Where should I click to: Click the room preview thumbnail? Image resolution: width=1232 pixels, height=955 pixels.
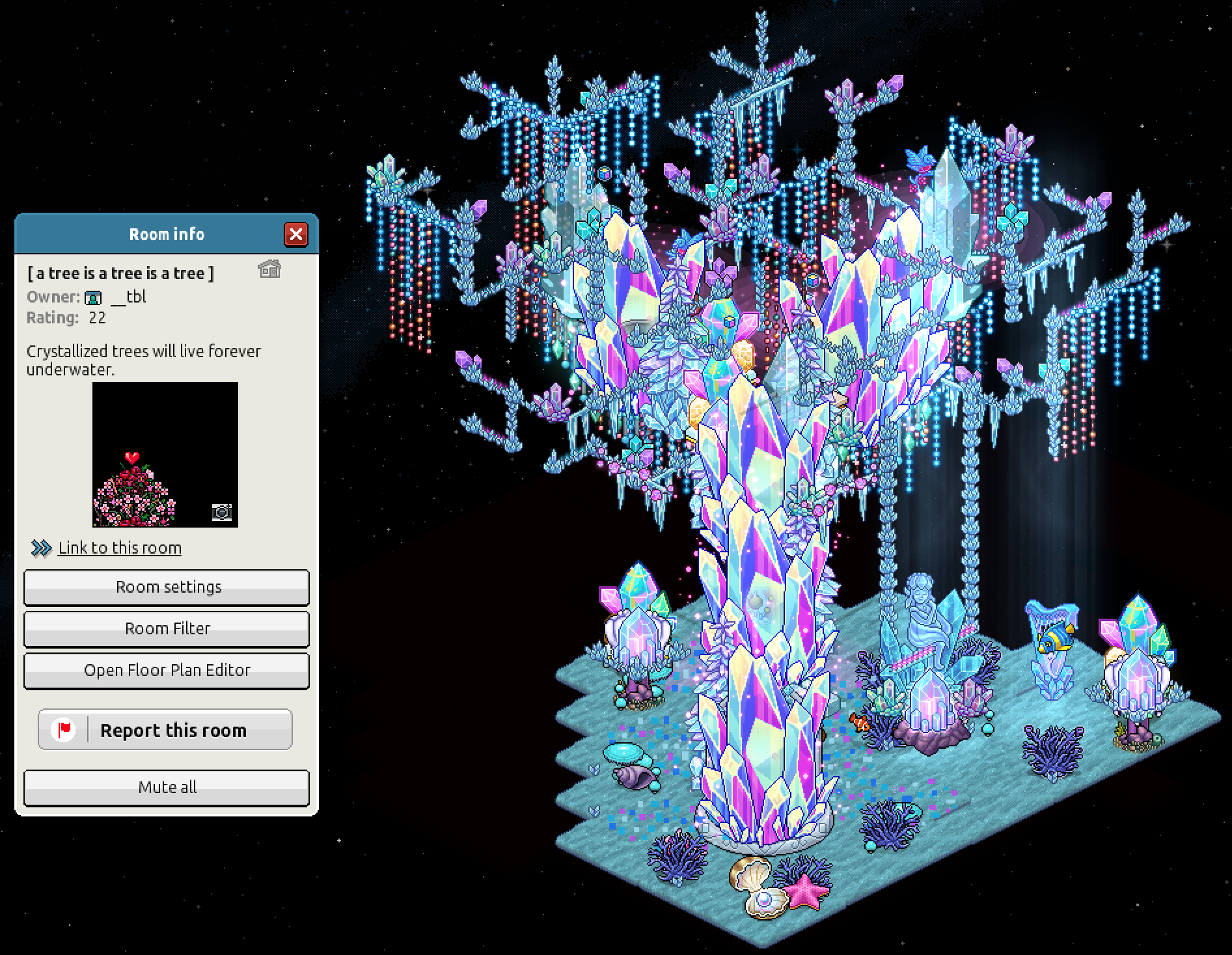[165, 454]
